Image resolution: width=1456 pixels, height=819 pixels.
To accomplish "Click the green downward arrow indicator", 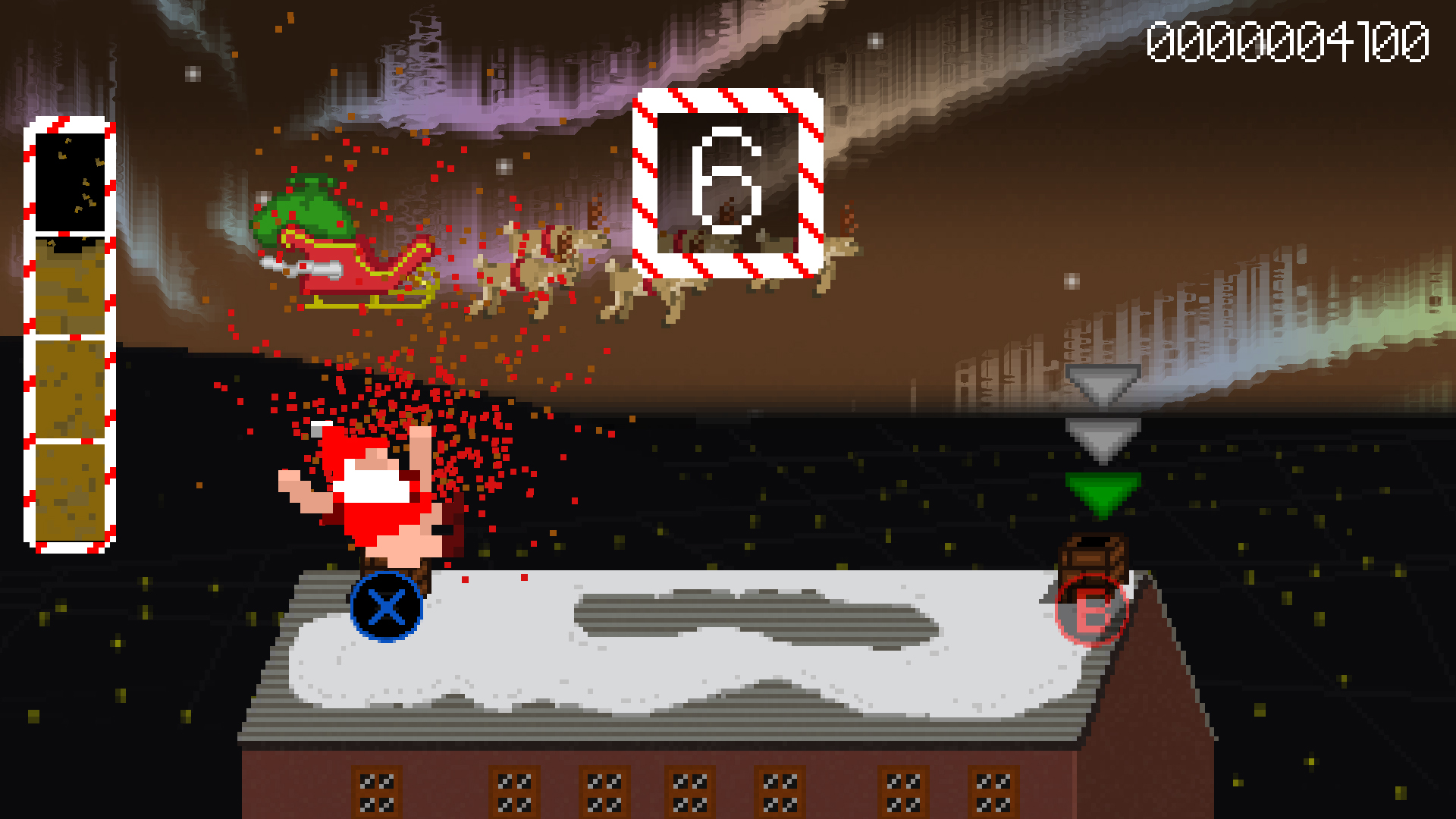I will point(1100,493).
